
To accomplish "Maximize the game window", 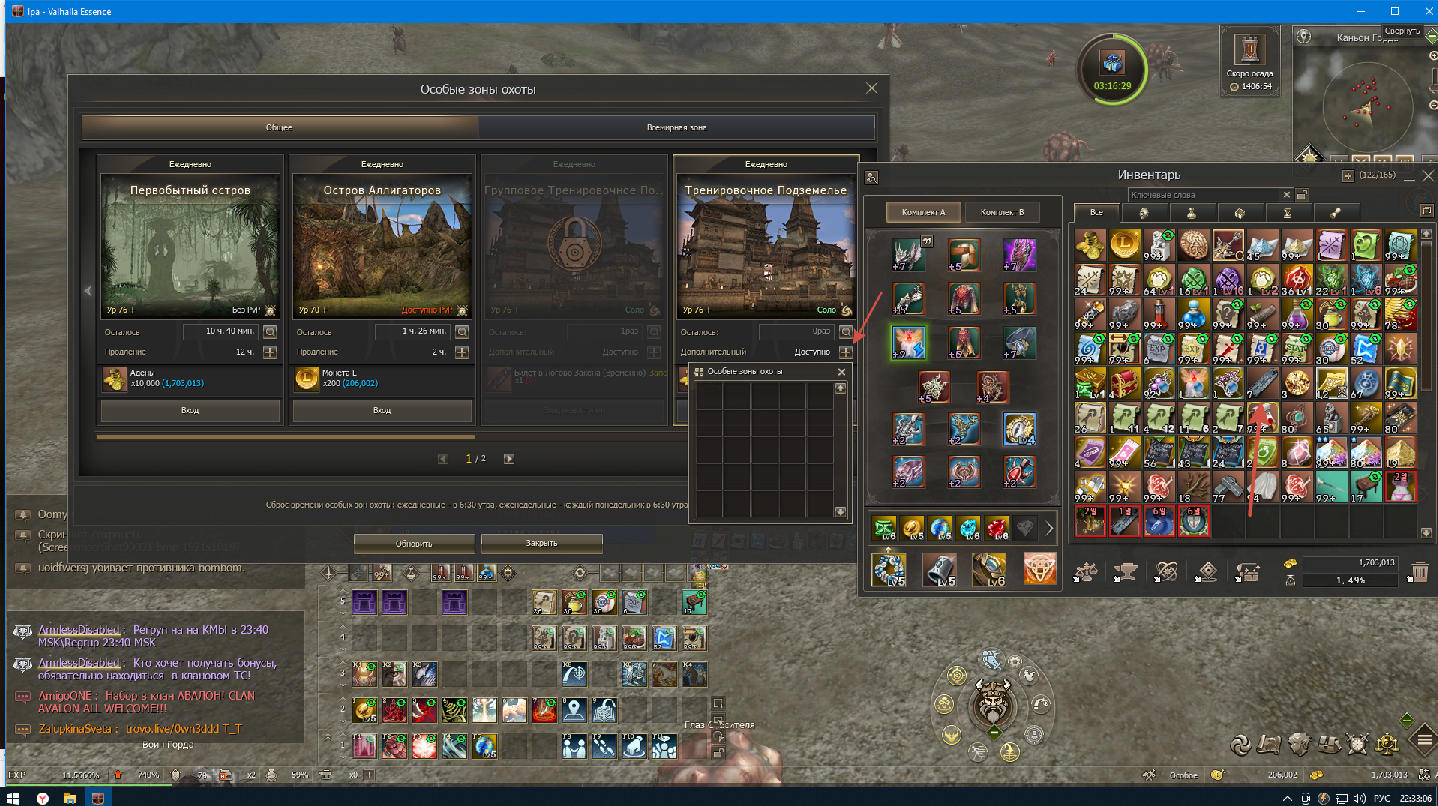I will pyautogui.click(x=1394, y=11).
